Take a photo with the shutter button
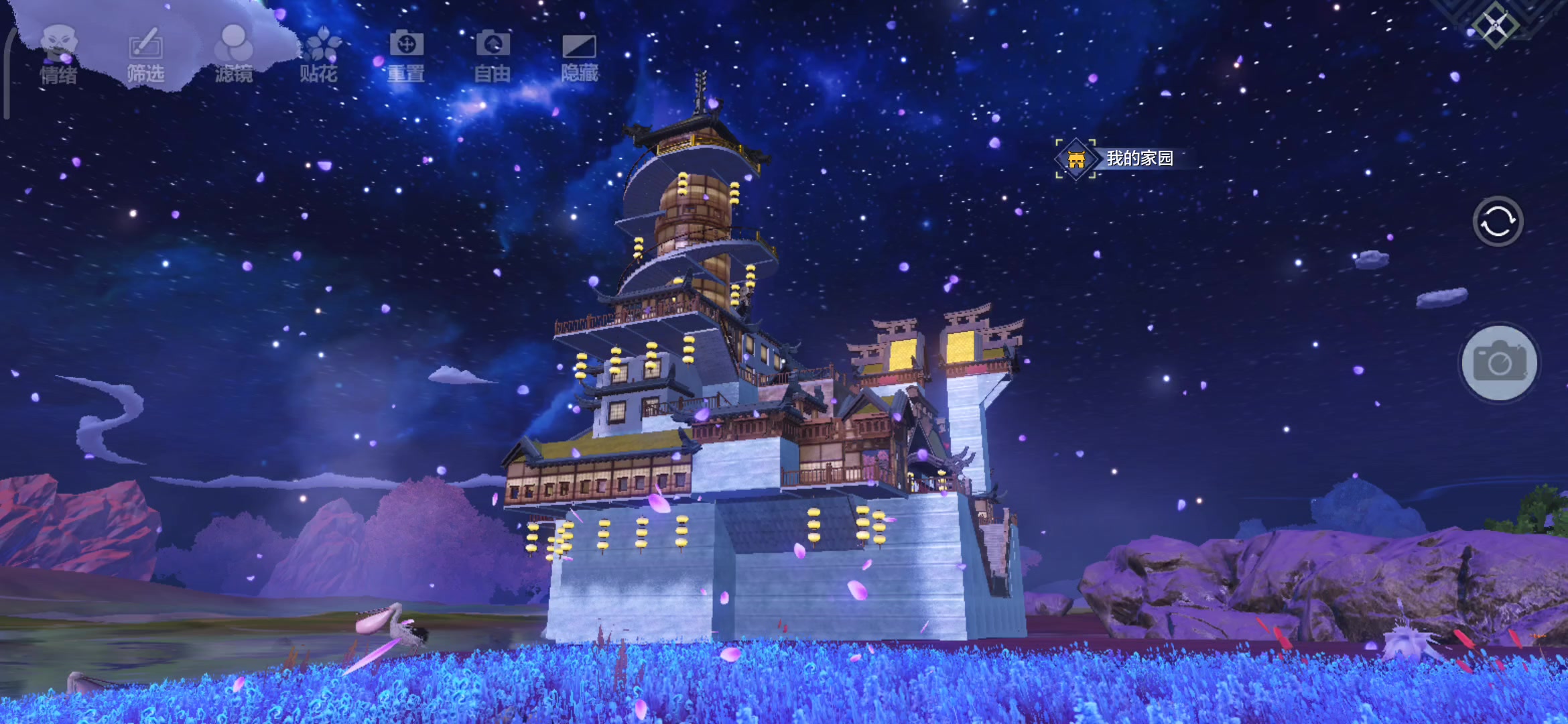1568x724 pixels. pos(1499,363)
